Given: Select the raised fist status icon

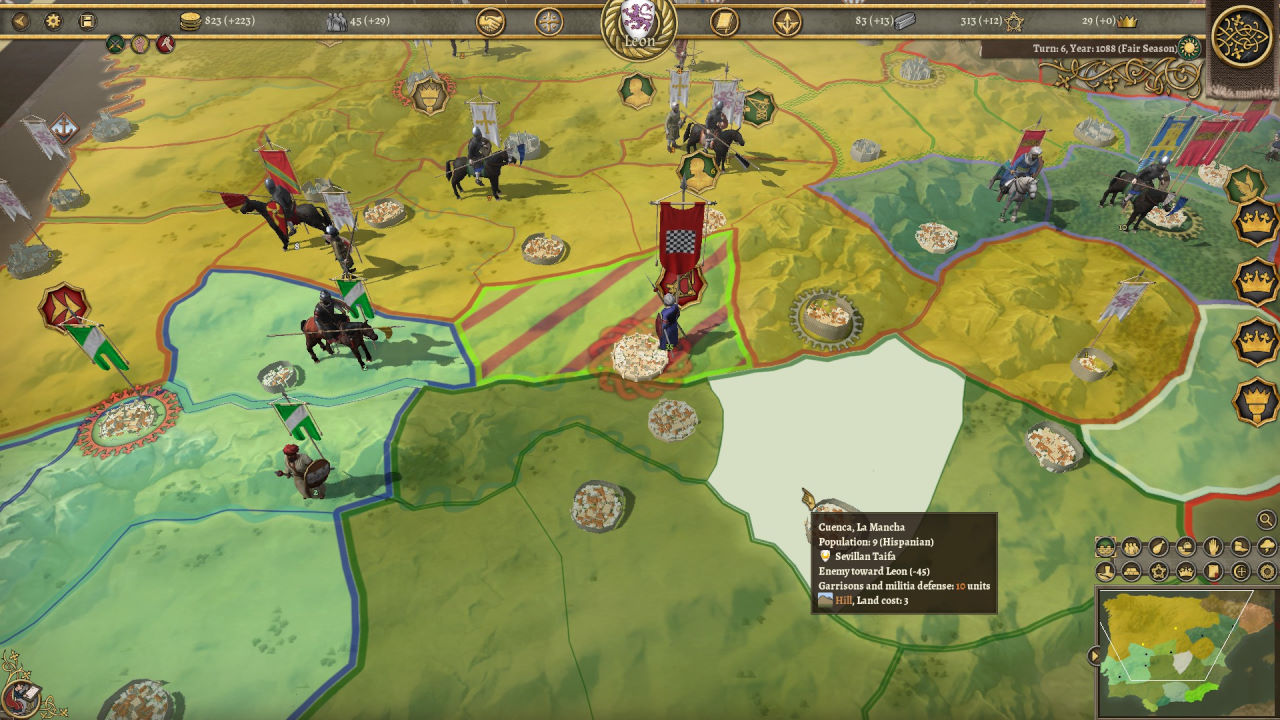Looking at the screenshot, I should click(140, 44).
